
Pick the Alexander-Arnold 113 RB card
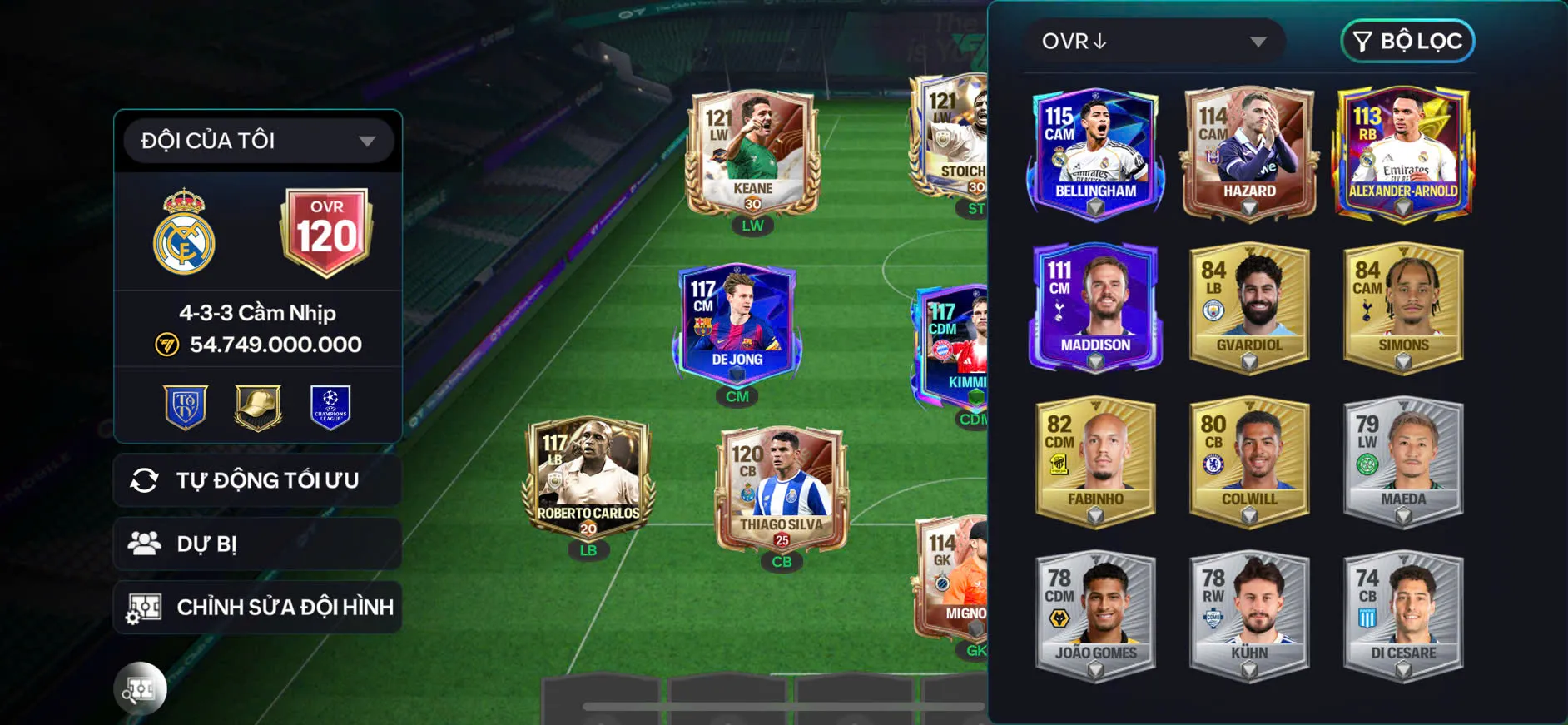(x=1403, y=153)
